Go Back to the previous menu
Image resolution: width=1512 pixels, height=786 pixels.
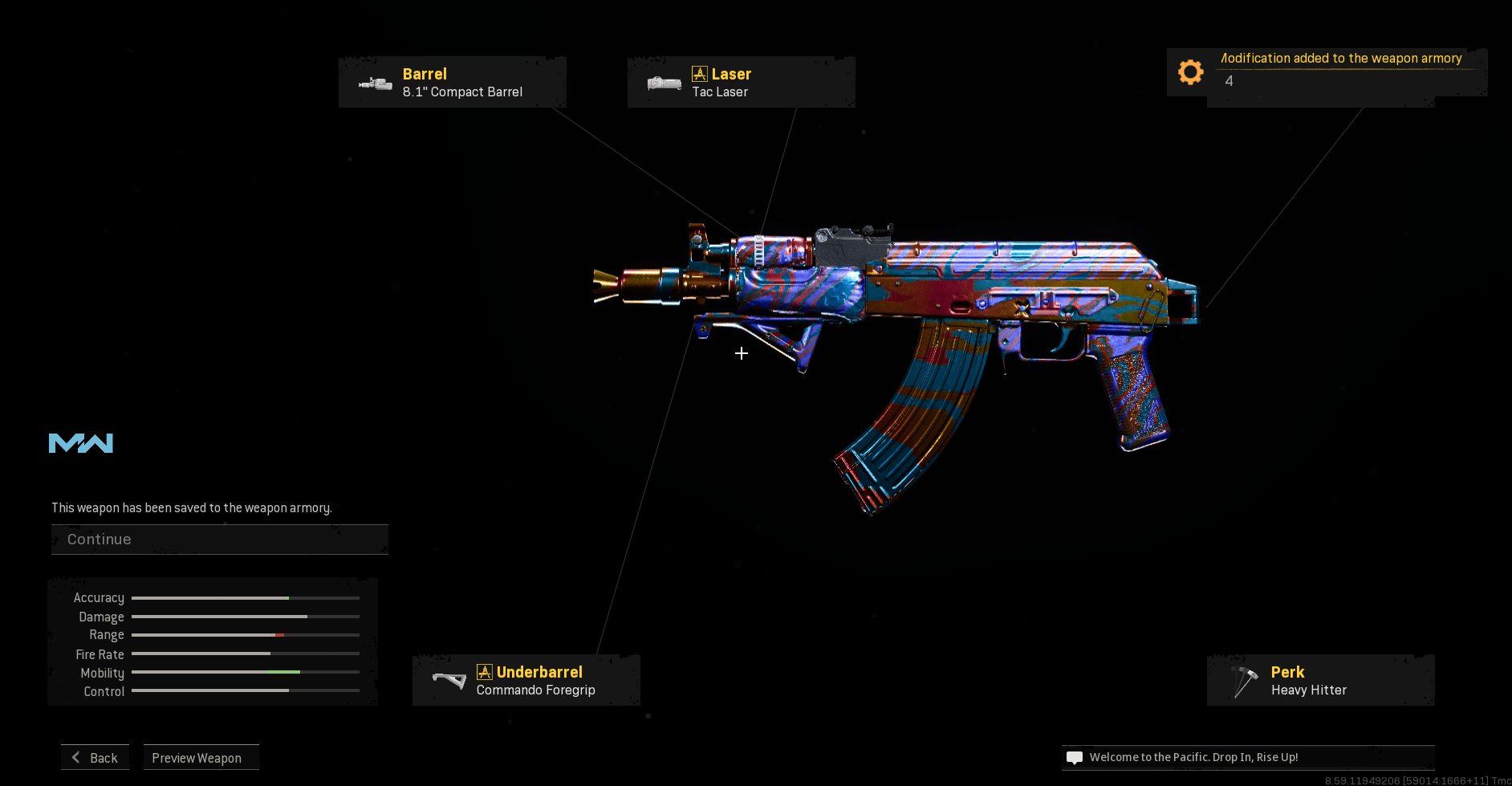click(96, 758)
